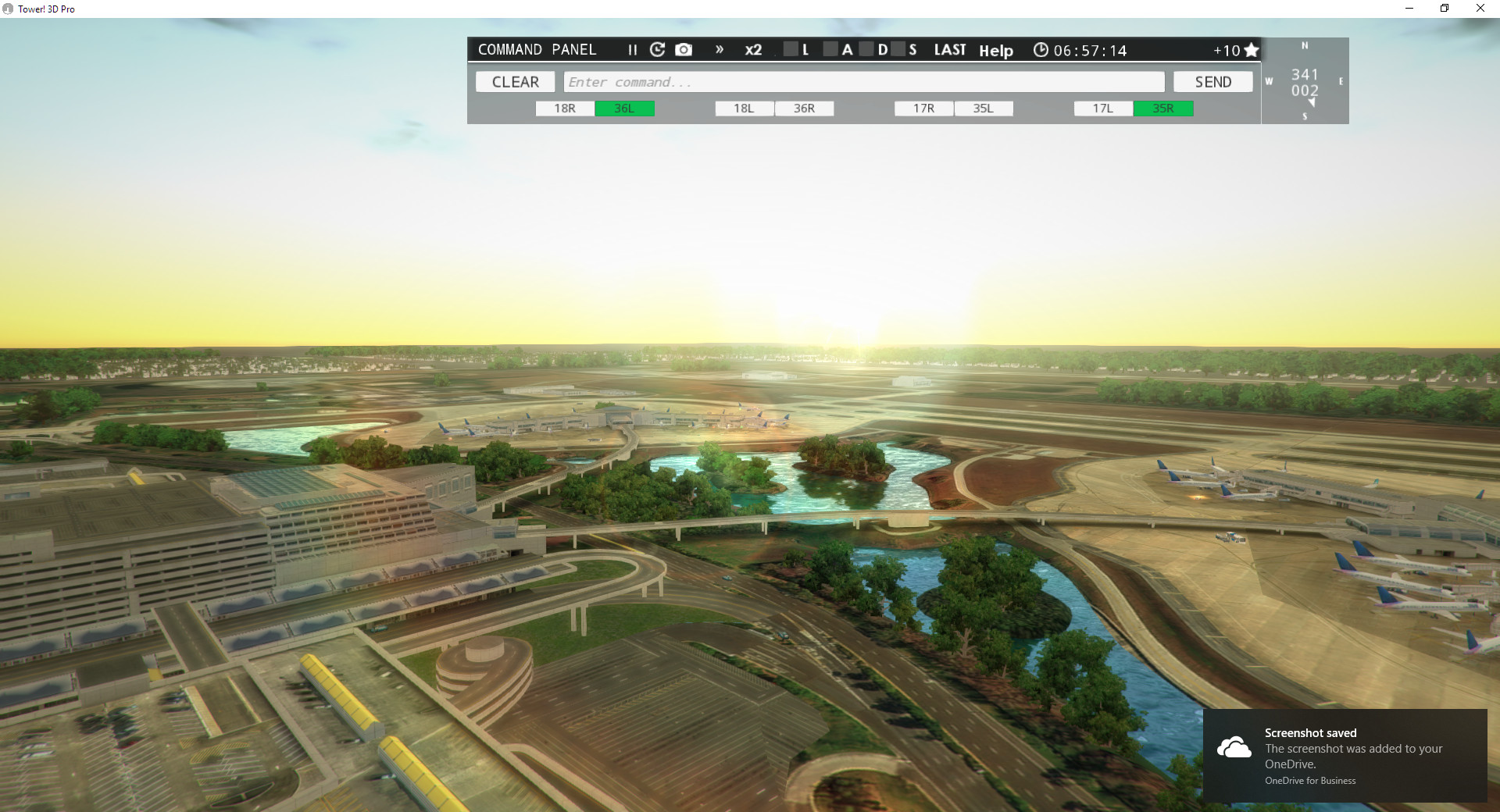Screen dimensions: 1500x812
Task: Open the Help menu
Action: click(996, 50)
